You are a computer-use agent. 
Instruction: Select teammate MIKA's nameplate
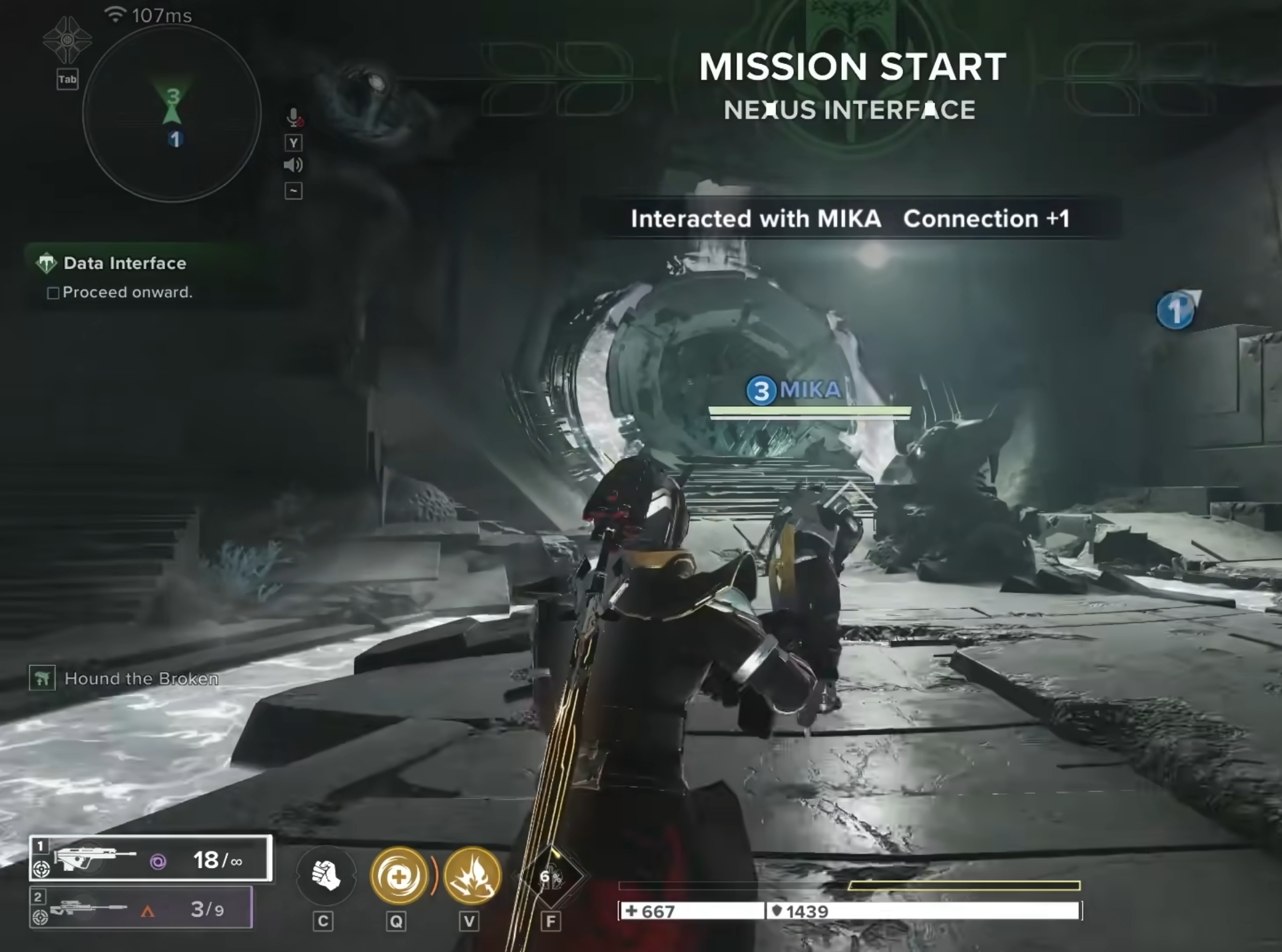coord(795,390)
